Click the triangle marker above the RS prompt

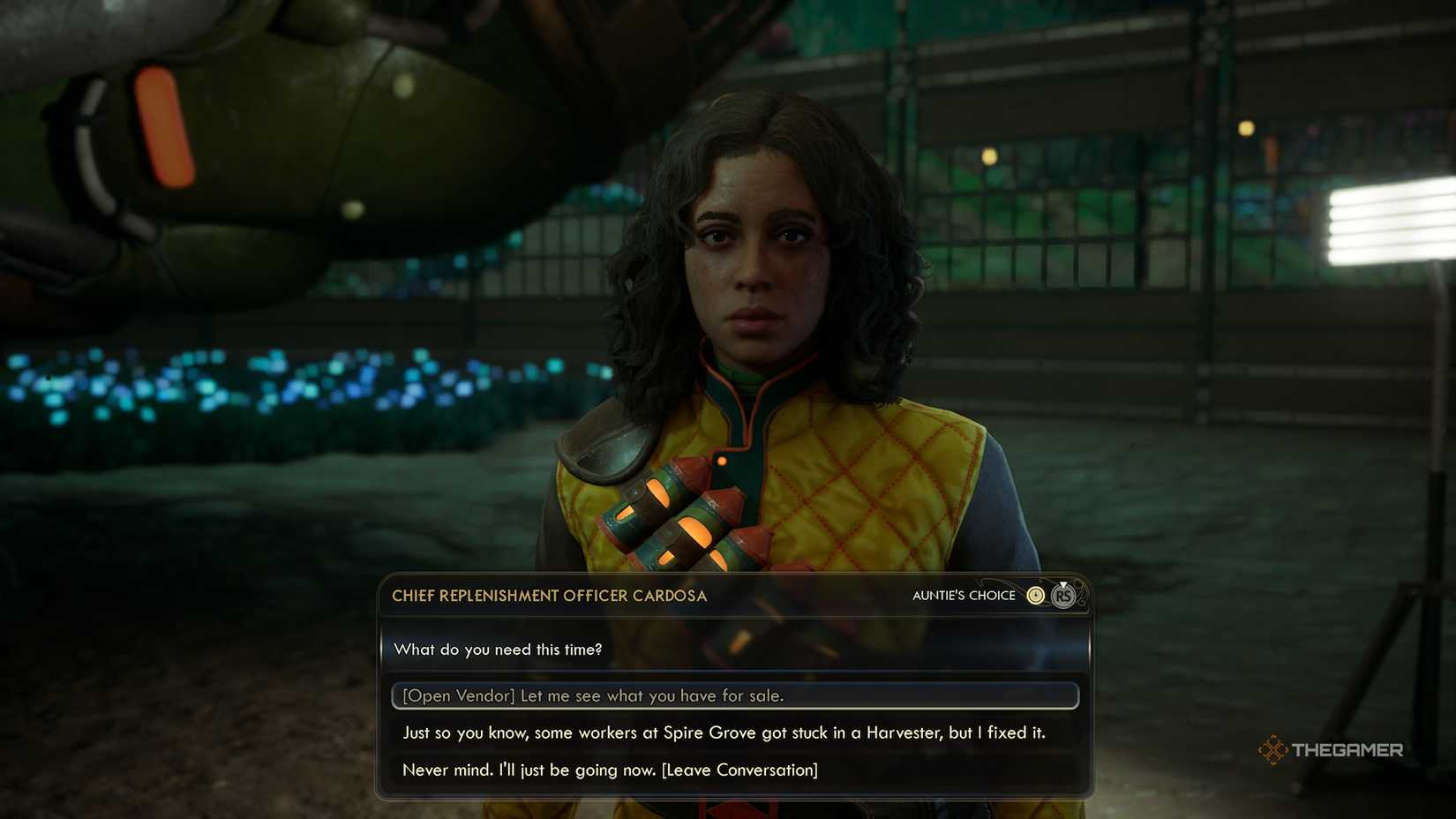(1063, 583)
